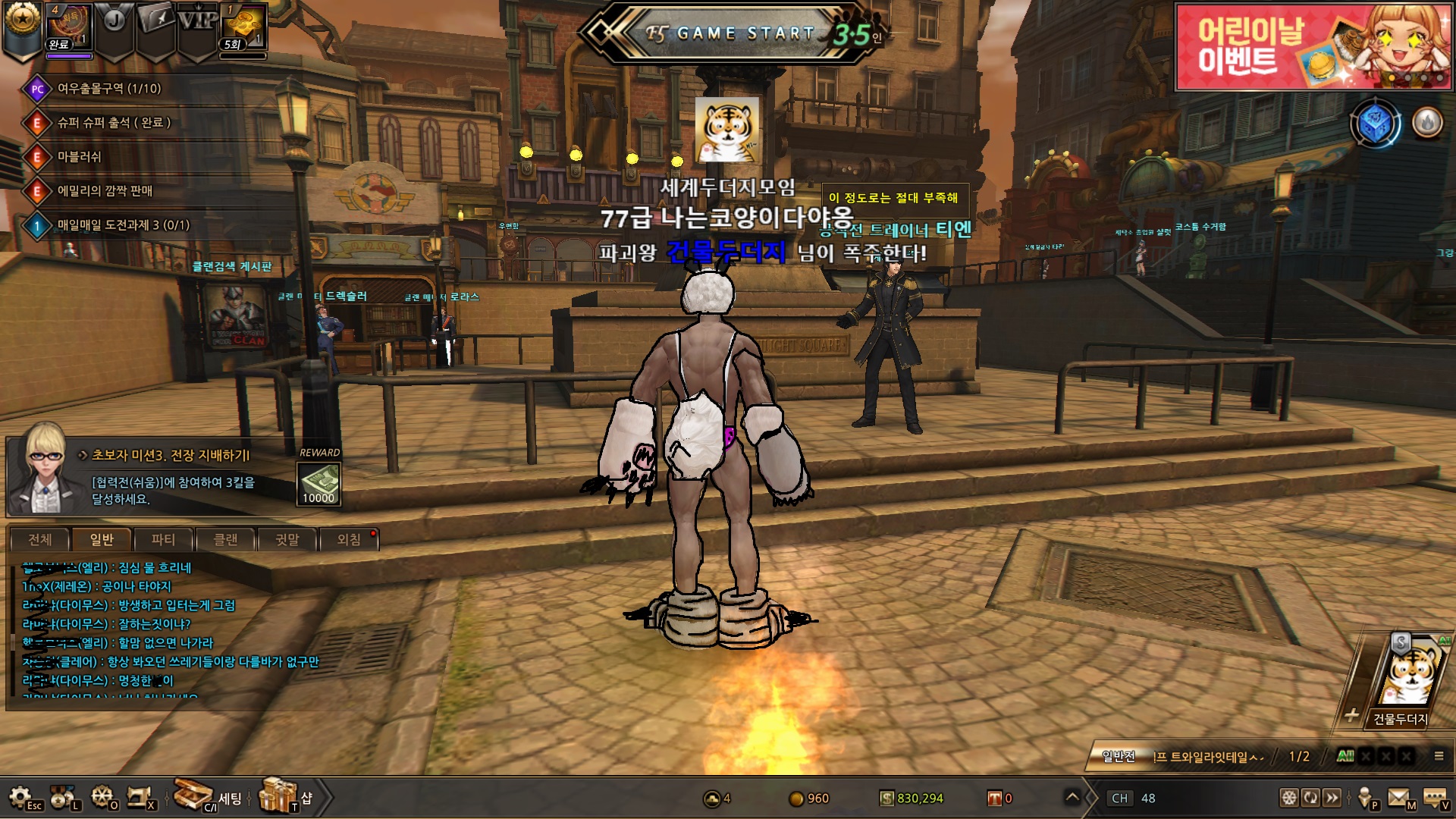The image size is (1456, 819).
Task: Select 매일매일 도전과제 3 quest
Action: point(123,225)
